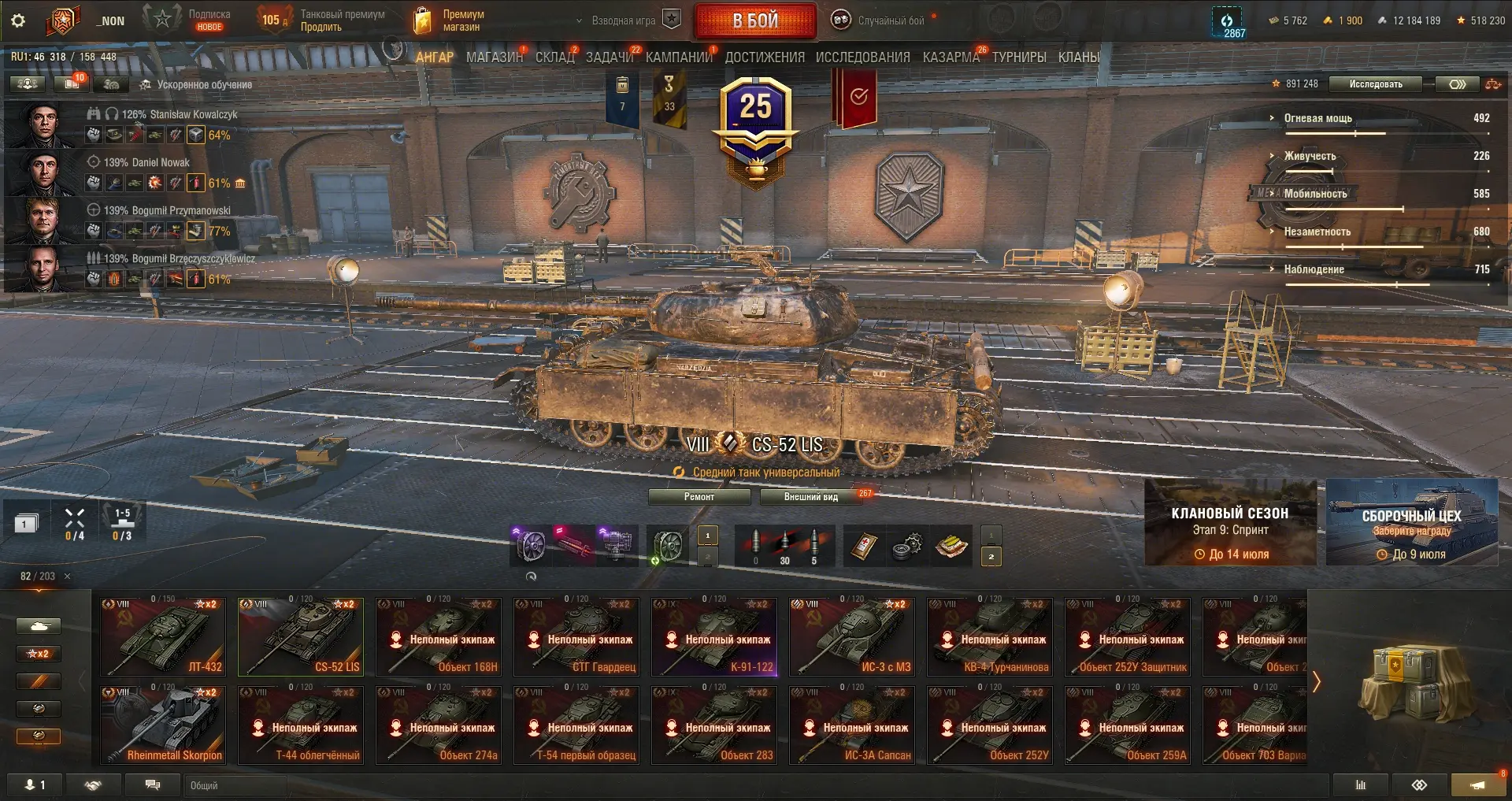Open the Клановый сезон banner
Image resolution: width=1512 pixels, height=801 pixels.
[1229, 523]
